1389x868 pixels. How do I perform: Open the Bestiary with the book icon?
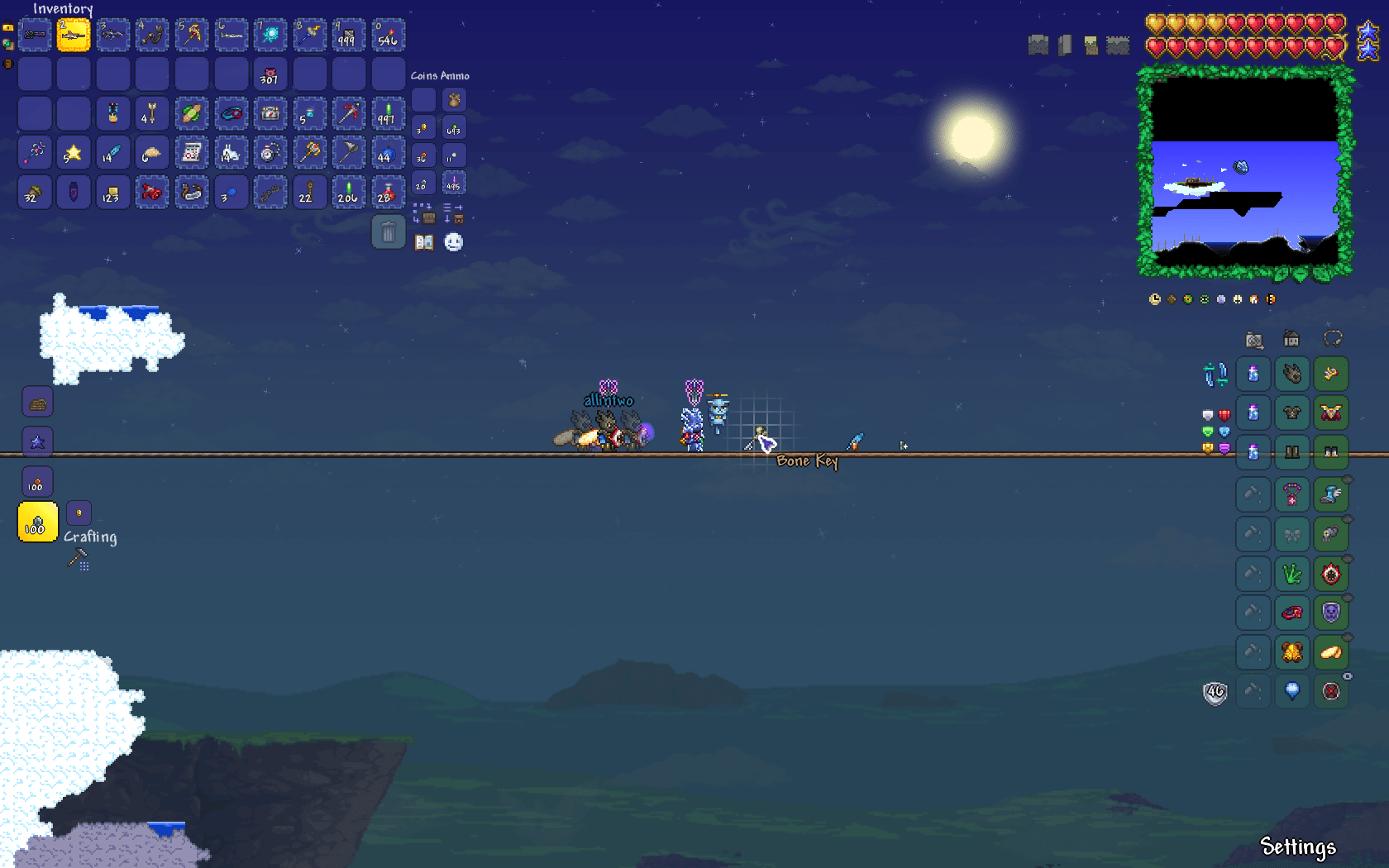point(423,242)
